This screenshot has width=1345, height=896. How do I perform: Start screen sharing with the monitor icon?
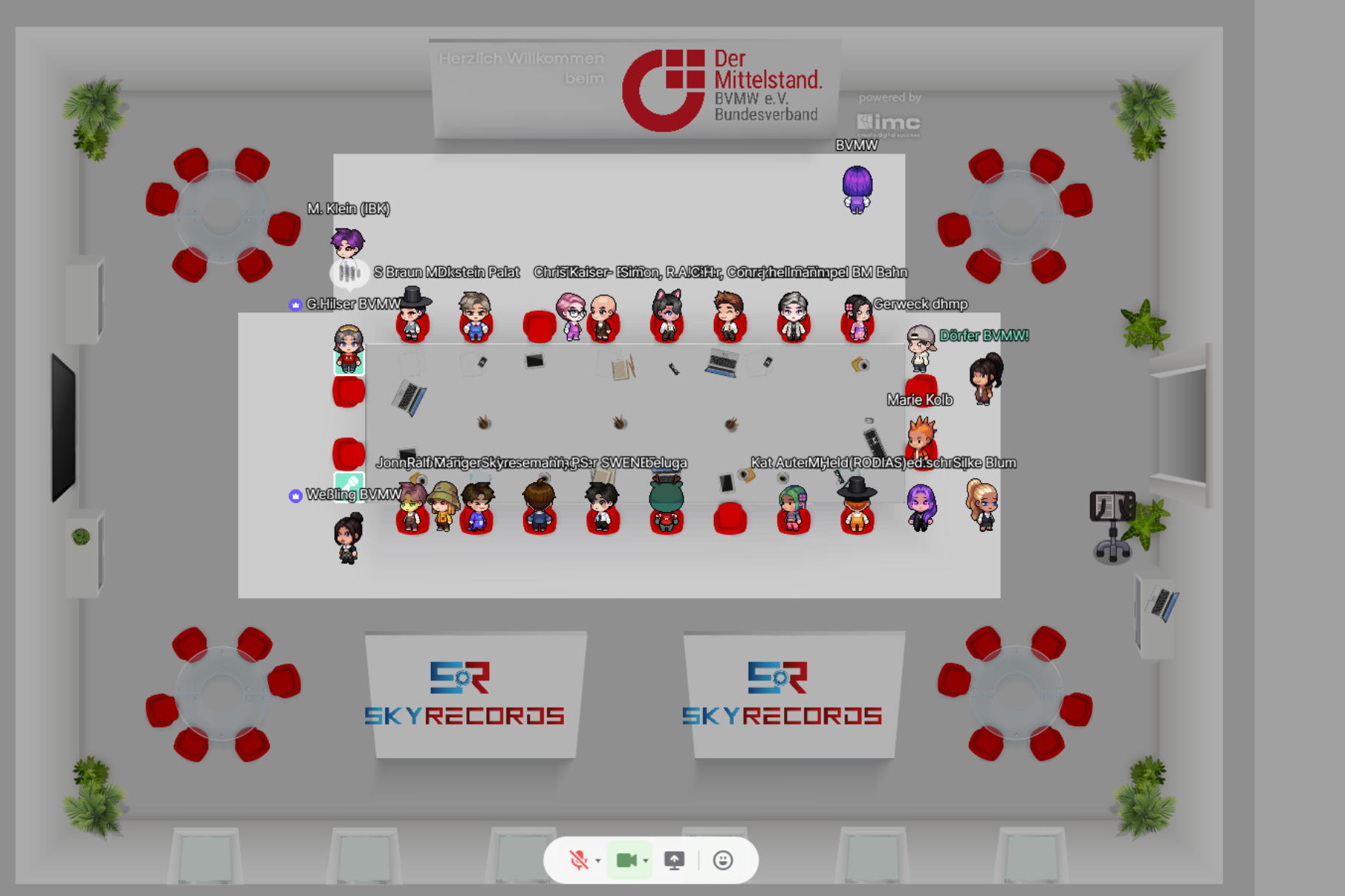pyautogui.click(x=674, y=860)
